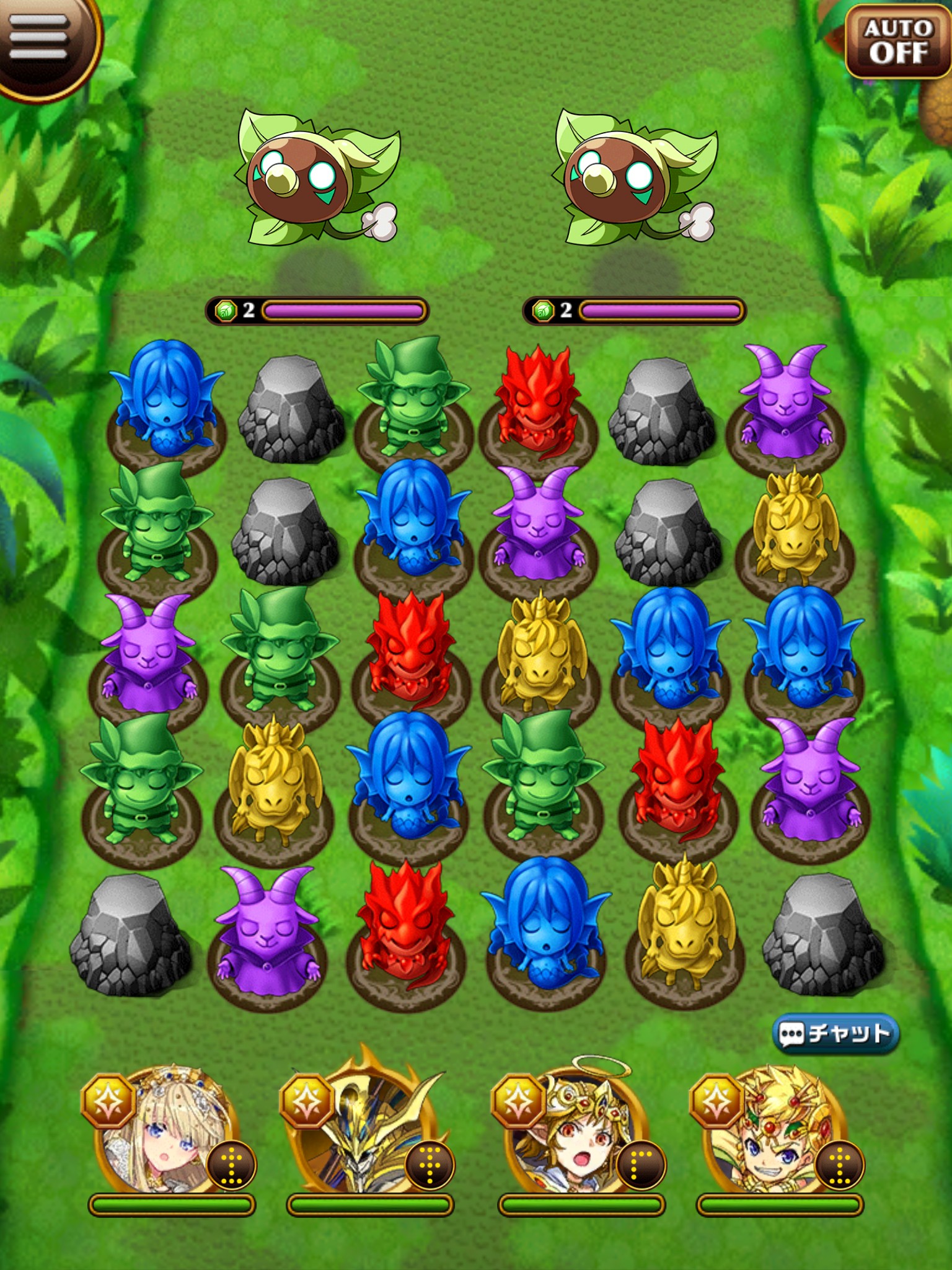Toggle the AUTO OFF button
Screen dimensions: 952x1270
899,41
